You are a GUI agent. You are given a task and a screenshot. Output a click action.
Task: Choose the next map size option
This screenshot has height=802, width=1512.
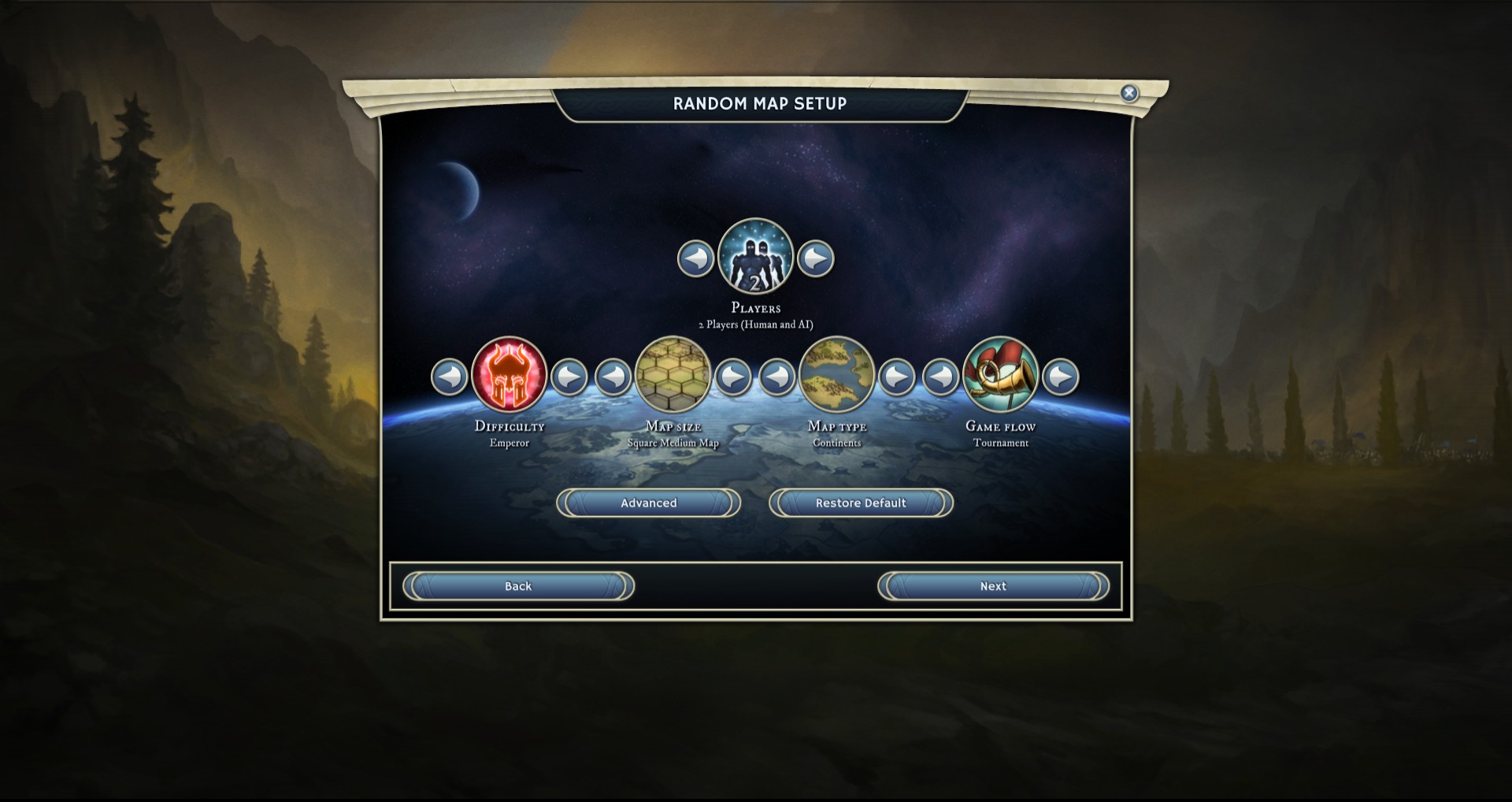(x=733, y=377)
